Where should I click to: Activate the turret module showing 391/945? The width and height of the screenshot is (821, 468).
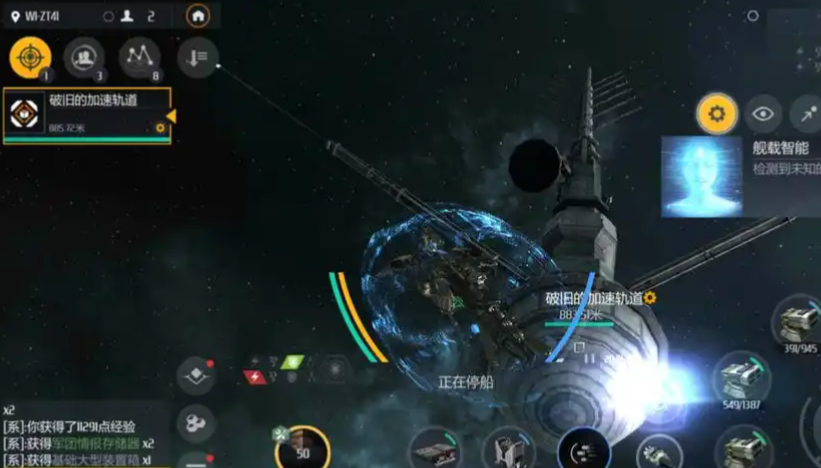pos(798,323)
